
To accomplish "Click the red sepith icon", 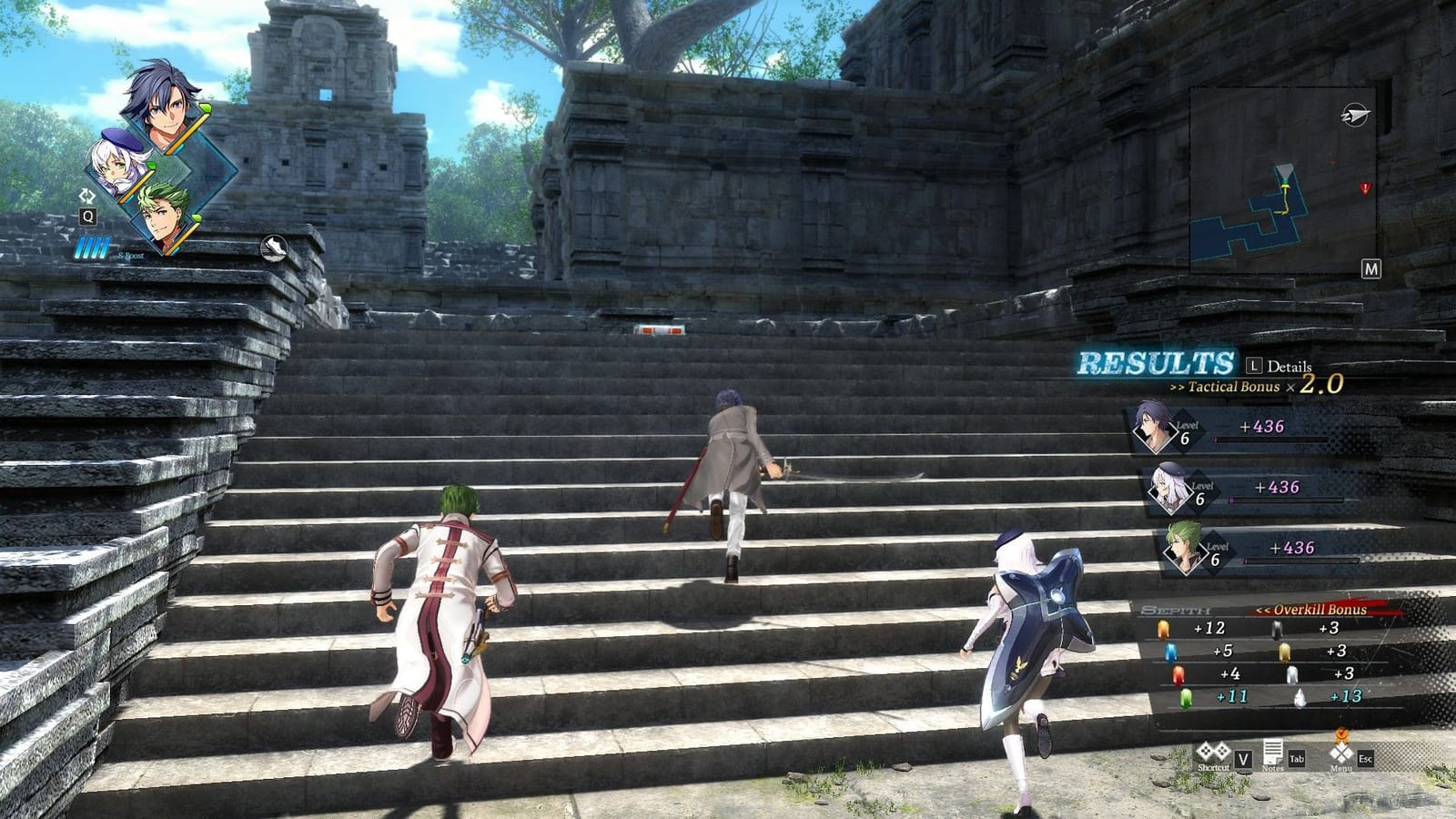I will coord(1178,674).
